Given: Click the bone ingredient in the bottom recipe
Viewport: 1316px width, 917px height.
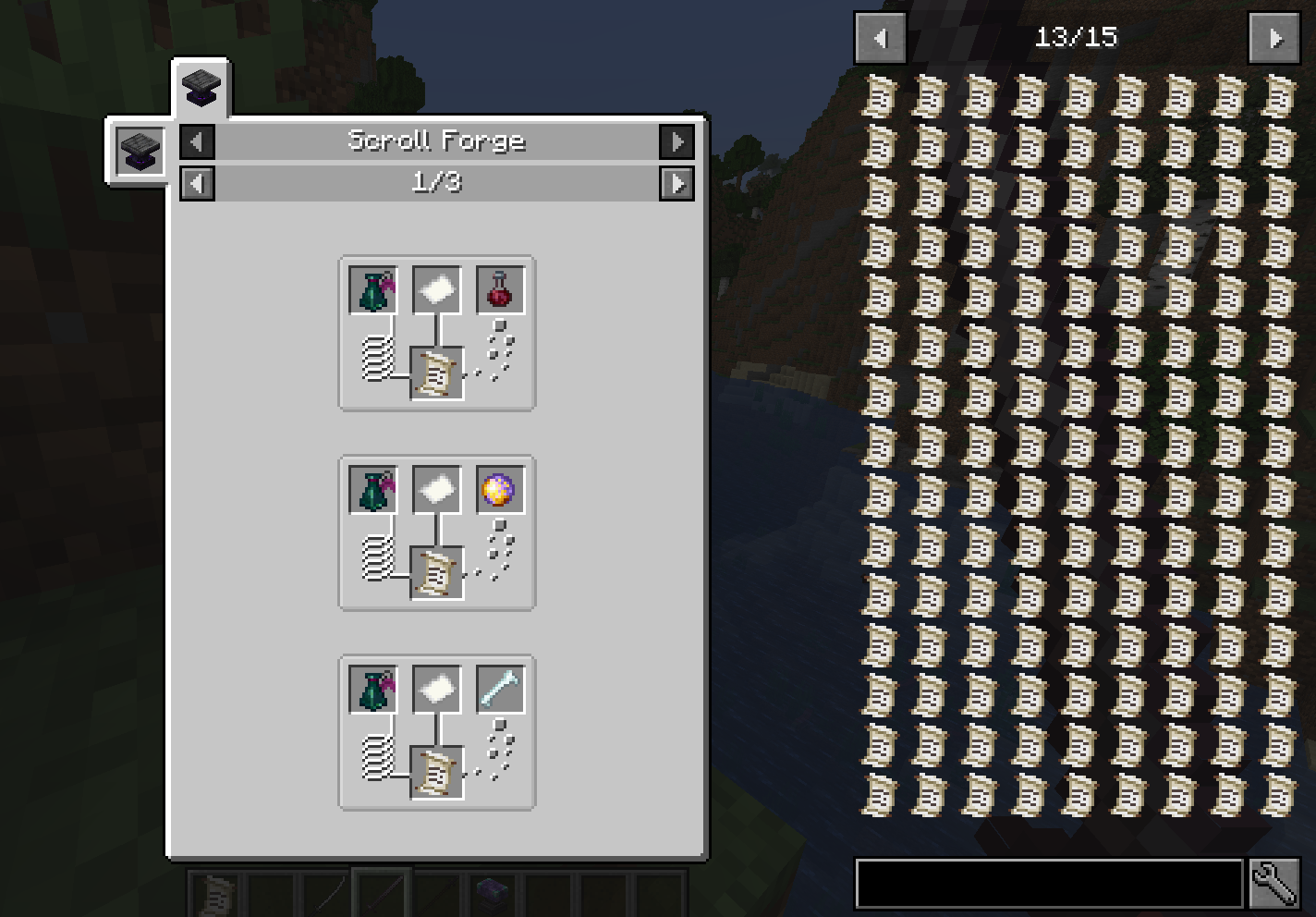Looking at the screenshot, I should click(x=498, y=689).
